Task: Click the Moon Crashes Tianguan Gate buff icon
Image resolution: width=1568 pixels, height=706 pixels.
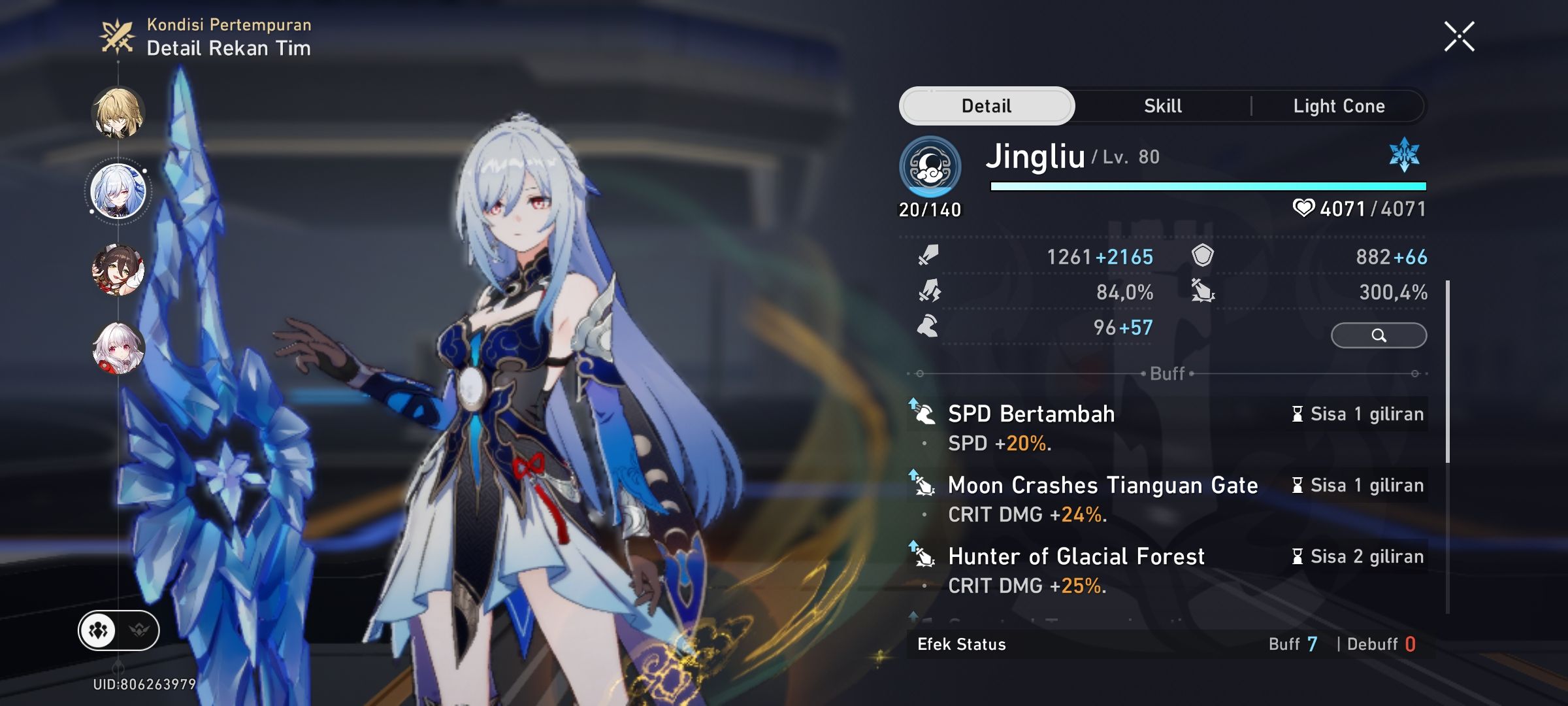Action: click(923, 486)
